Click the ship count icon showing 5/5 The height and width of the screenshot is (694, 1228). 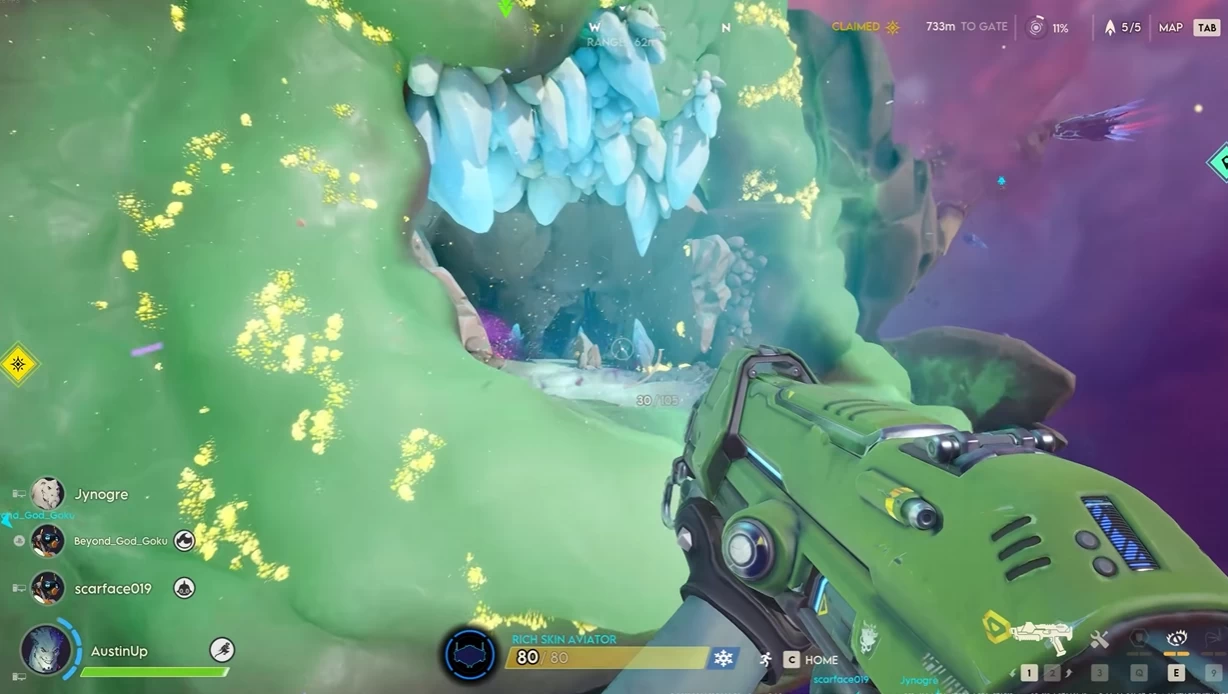pyautogui.click(x=1109, y=28)
